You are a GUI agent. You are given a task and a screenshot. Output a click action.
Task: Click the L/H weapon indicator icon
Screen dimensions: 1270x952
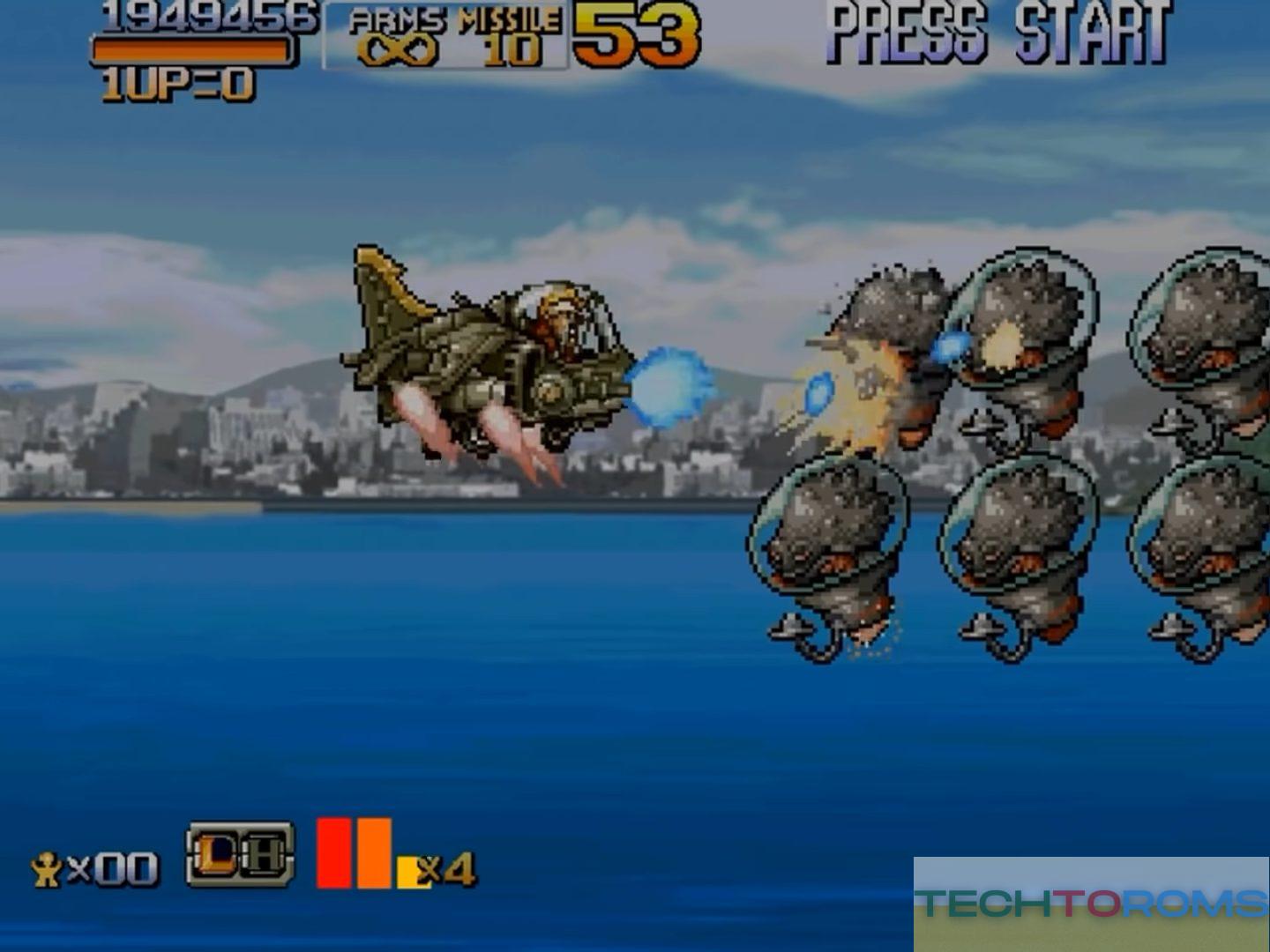[239, 853]
